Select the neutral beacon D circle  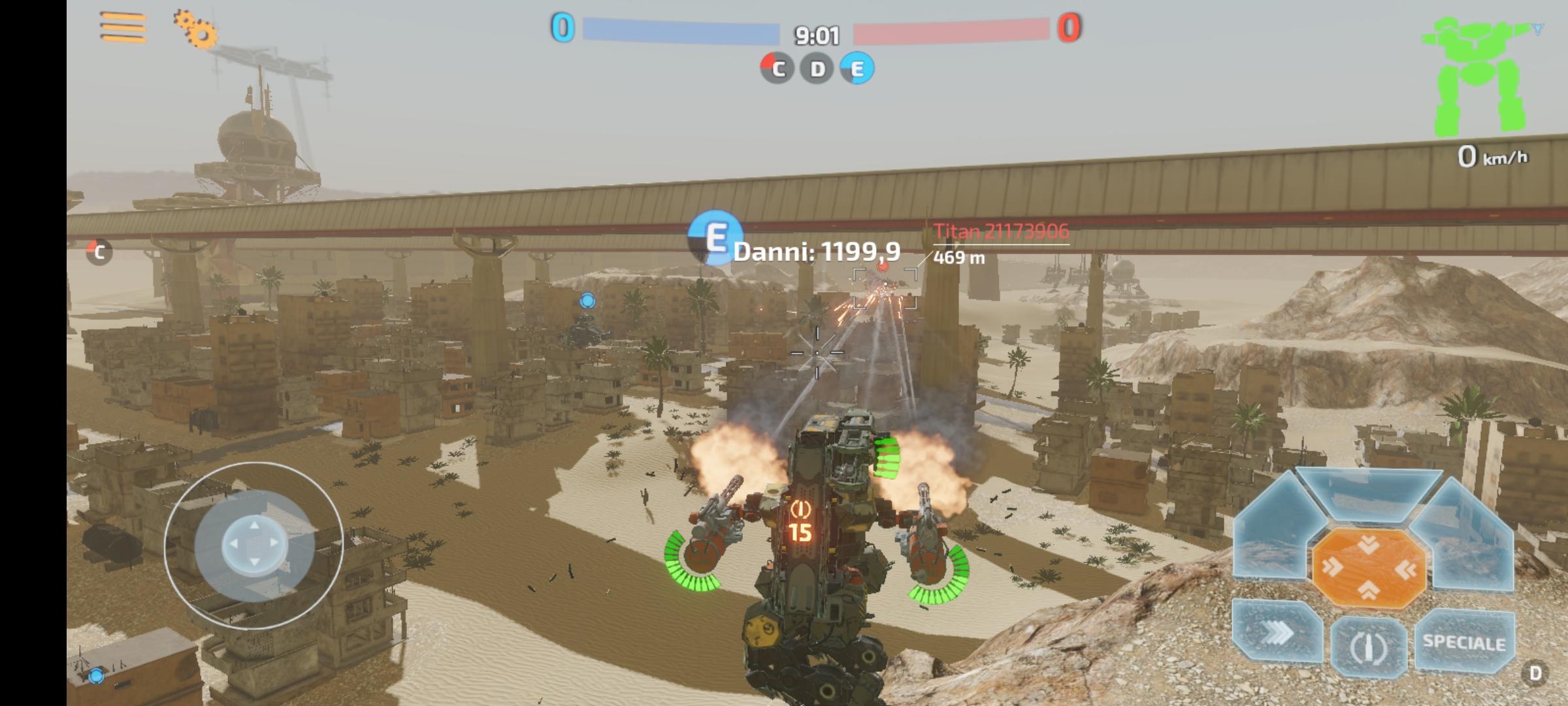point(817,68)
